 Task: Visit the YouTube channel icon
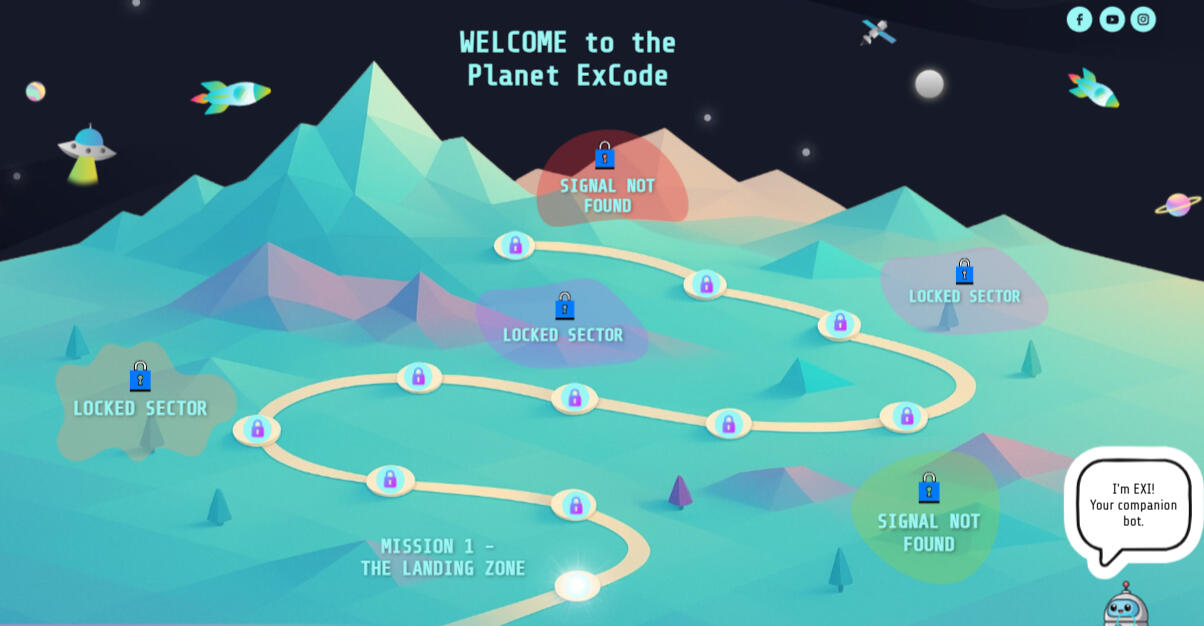point(1111,19)
